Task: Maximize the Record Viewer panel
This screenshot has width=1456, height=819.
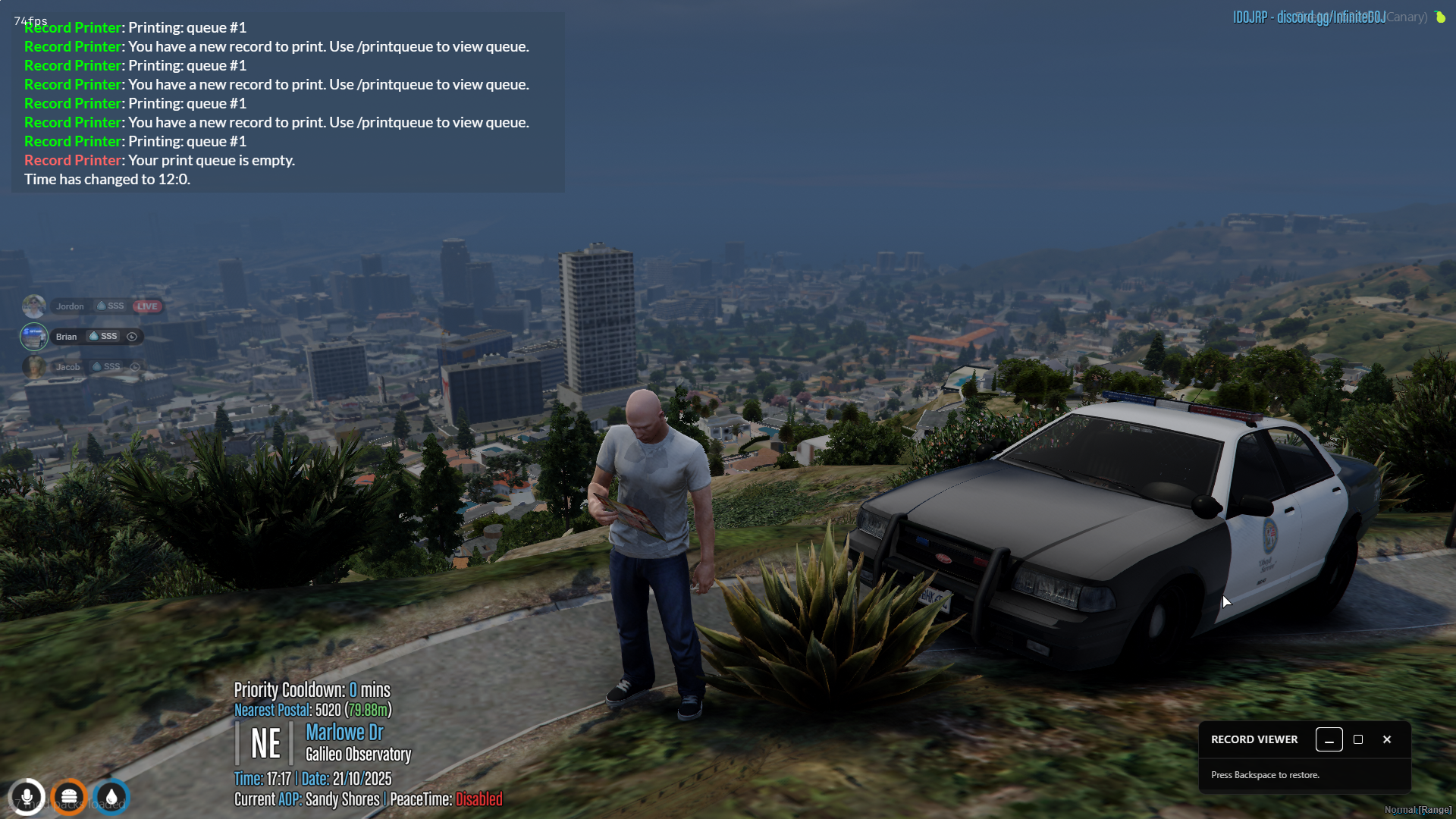Action: click(1358, 739)
